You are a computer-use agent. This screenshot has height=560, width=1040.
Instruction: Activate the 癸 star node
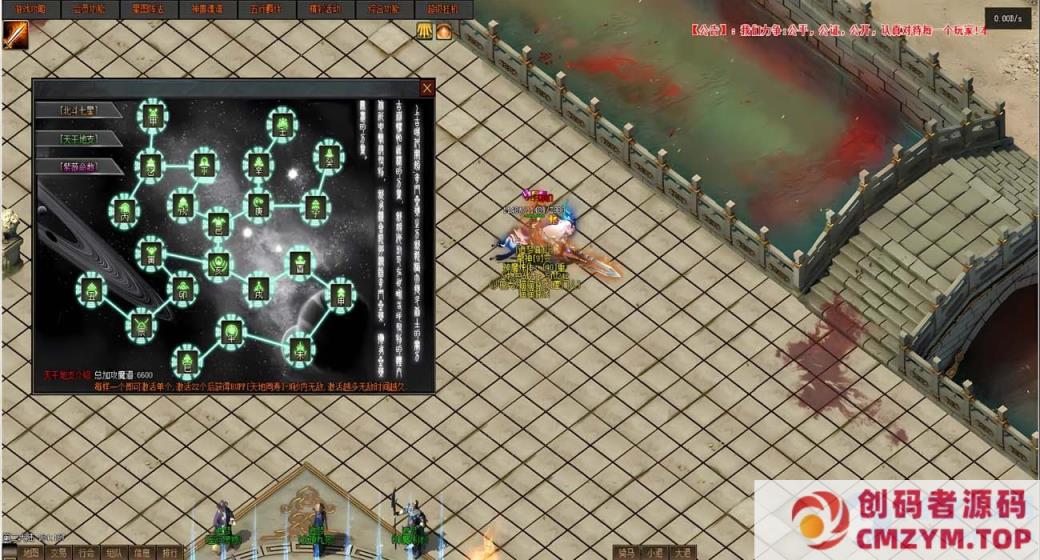[328, 156]
